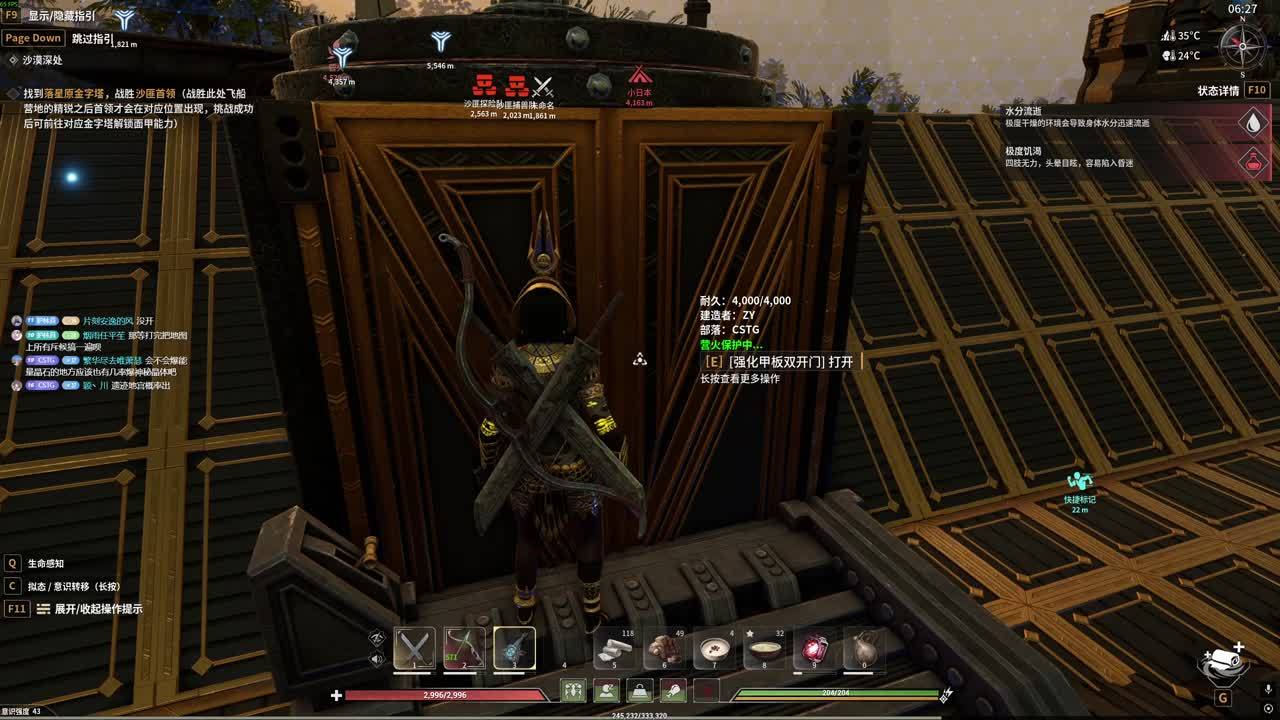
Task: View the extreme hunger status icon
Action: point(1253,161)
